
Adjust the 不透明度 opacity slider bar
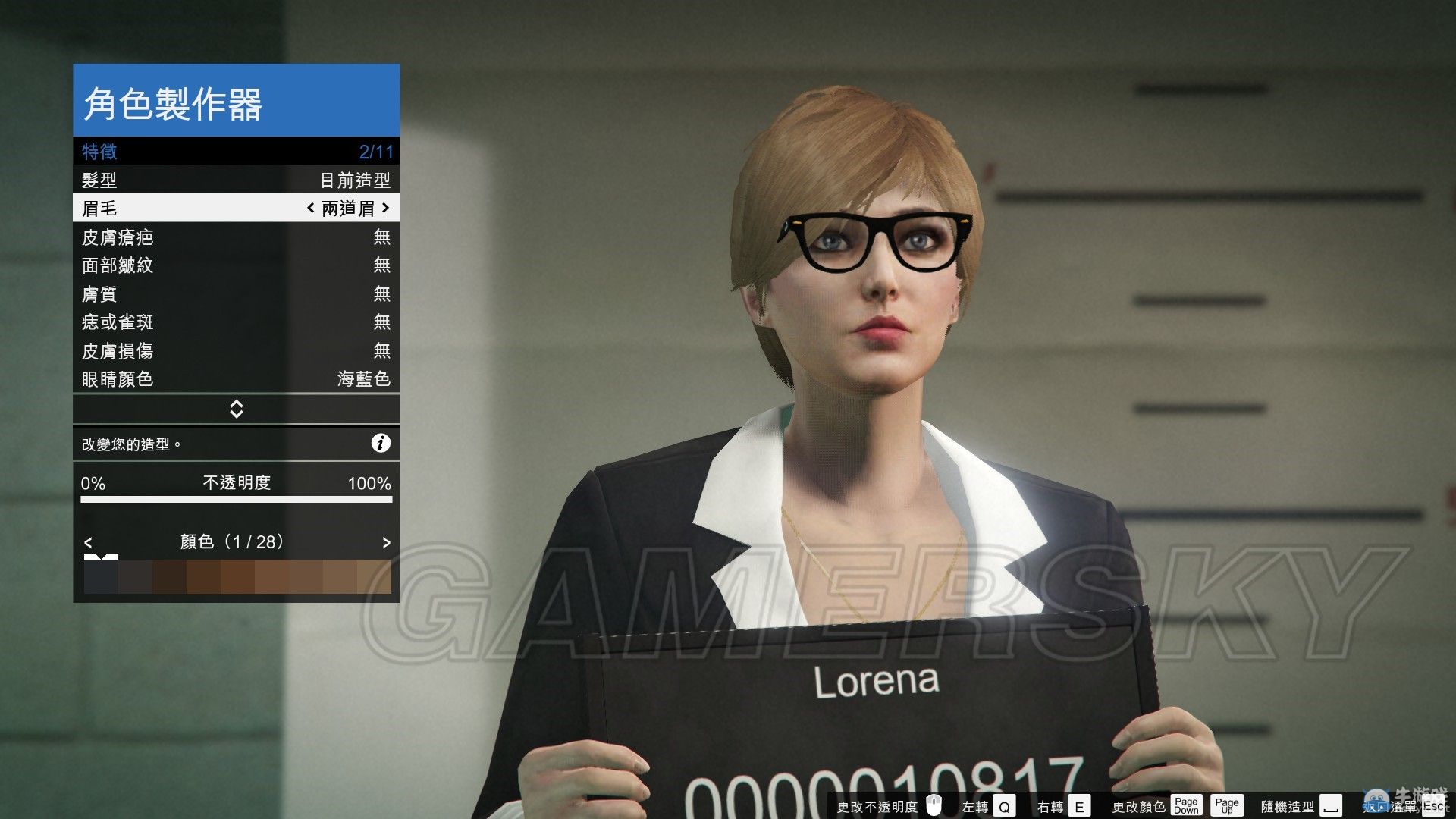pos(236,500)
